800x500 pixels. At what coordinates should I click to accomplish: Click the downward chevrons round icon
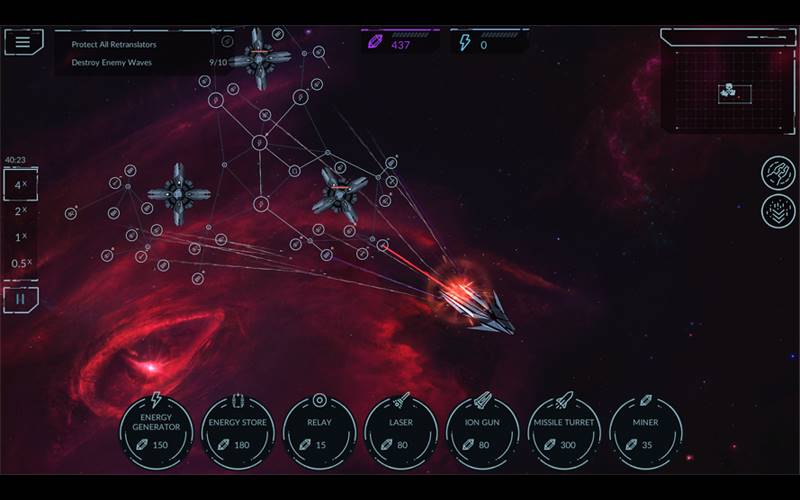pyautogui.click(x=778, y=211)
